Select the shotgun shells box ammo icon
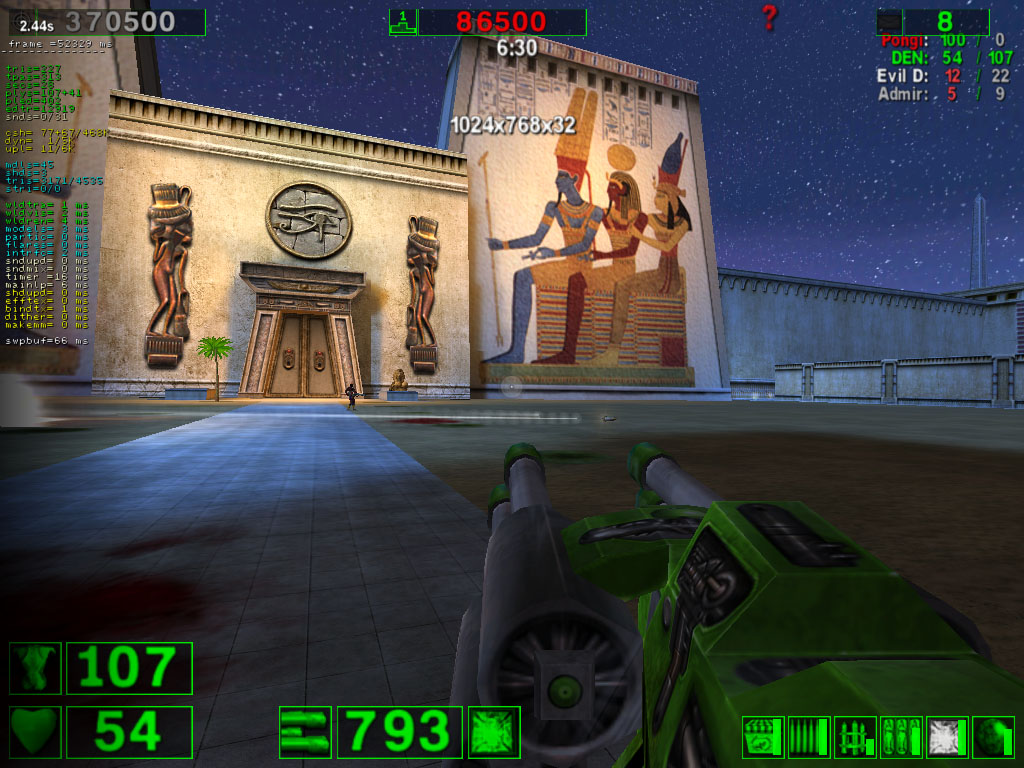 pos(763,737)
